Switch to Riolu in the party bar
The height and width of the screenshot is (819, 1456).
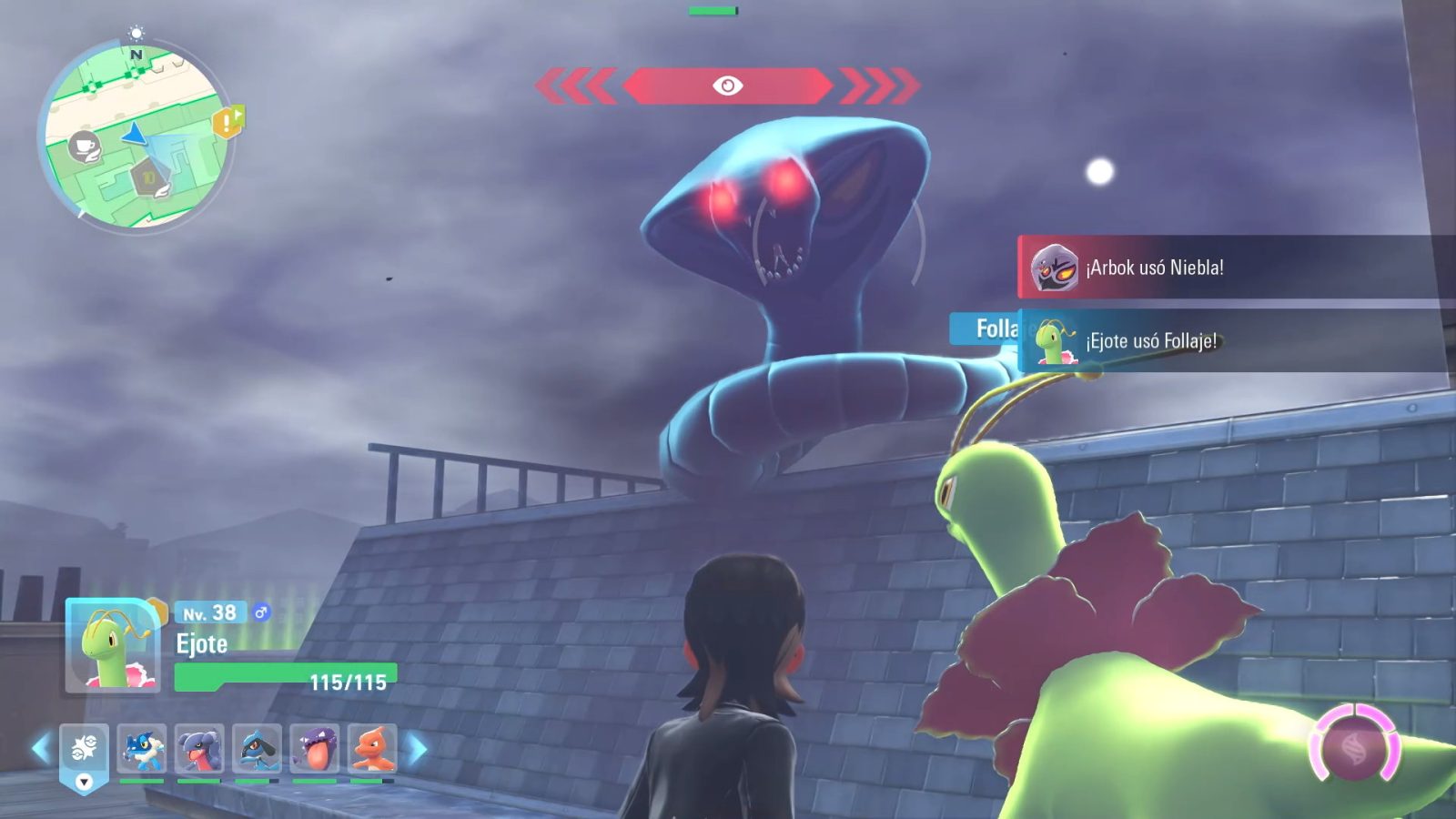pyautogui.click(x=257, y=750)
